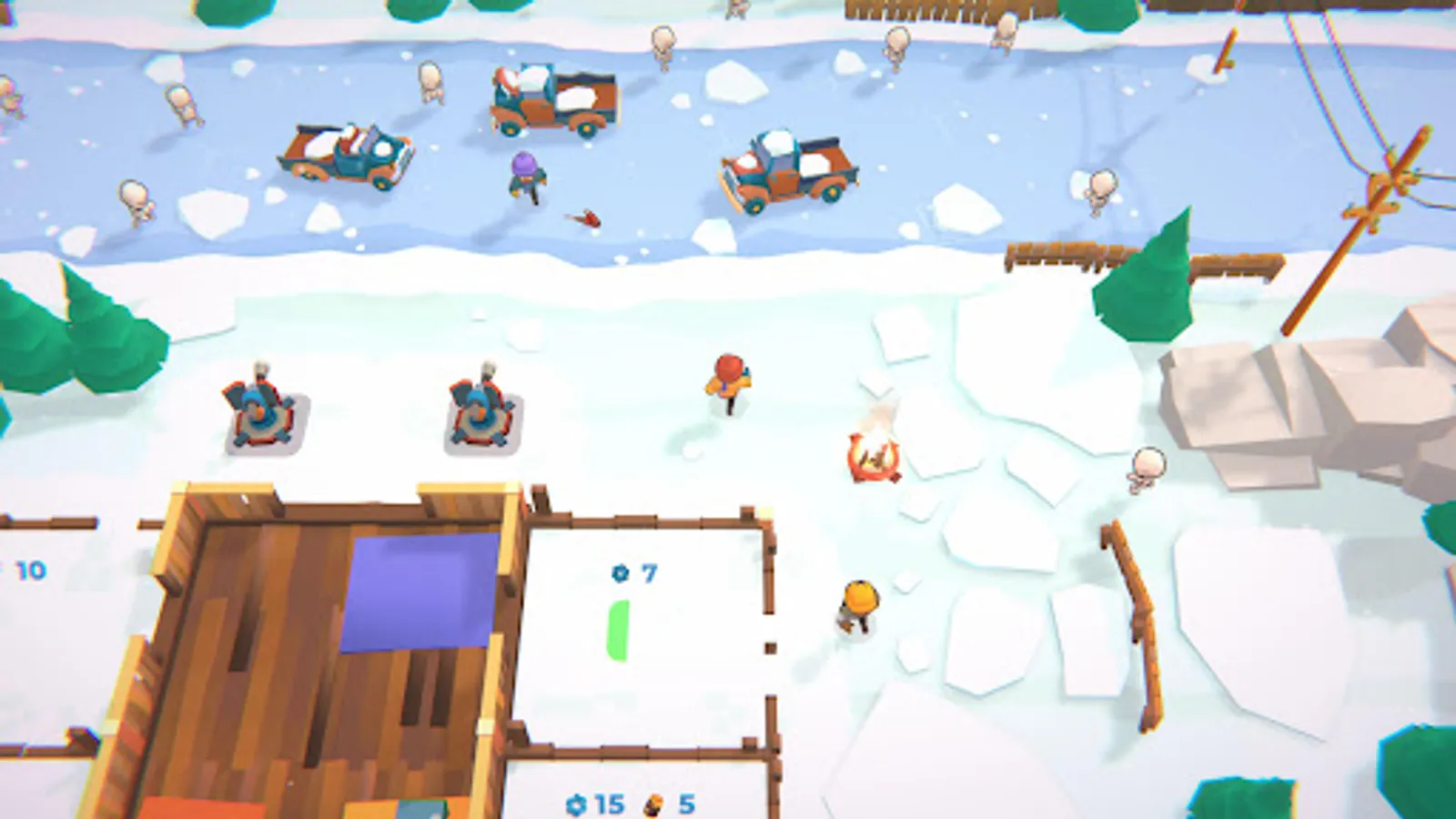
Task: Select the hatchet lying on the ice
Action: (587, 217)
